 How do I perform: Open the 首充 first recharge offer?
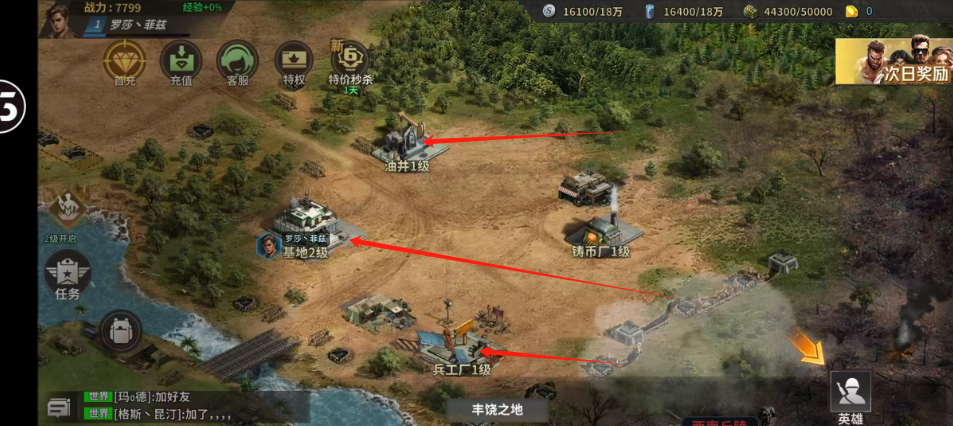pos(125,60)
